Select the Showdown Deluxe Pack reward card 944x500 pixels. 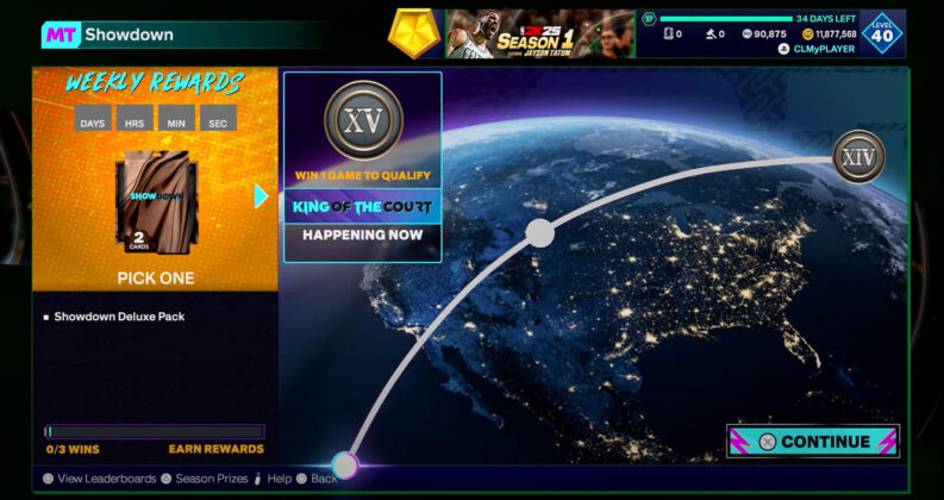[x=156, y=201]
